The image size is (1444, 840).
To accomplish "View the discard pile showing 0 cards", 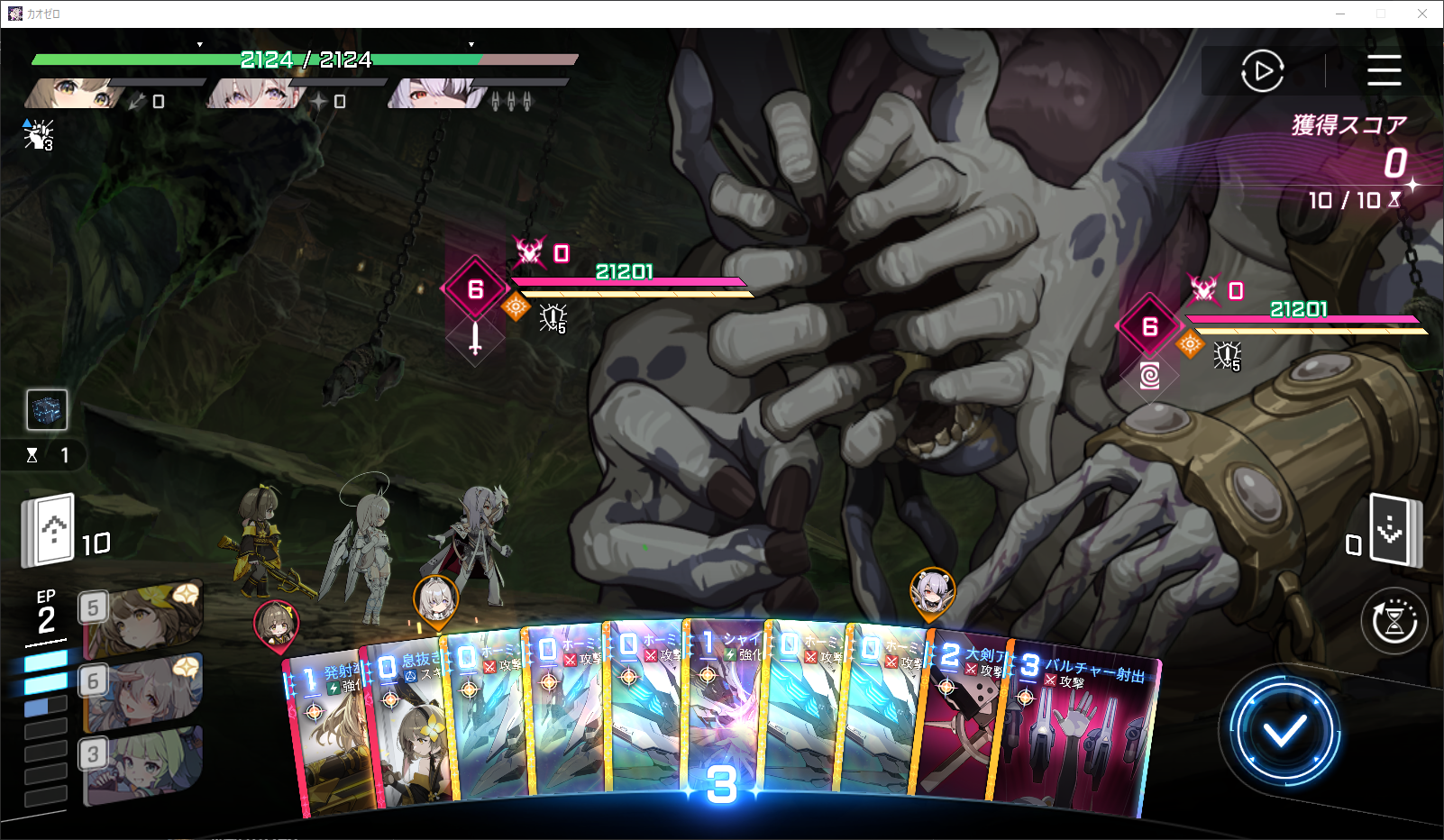I will (1394, 530).
